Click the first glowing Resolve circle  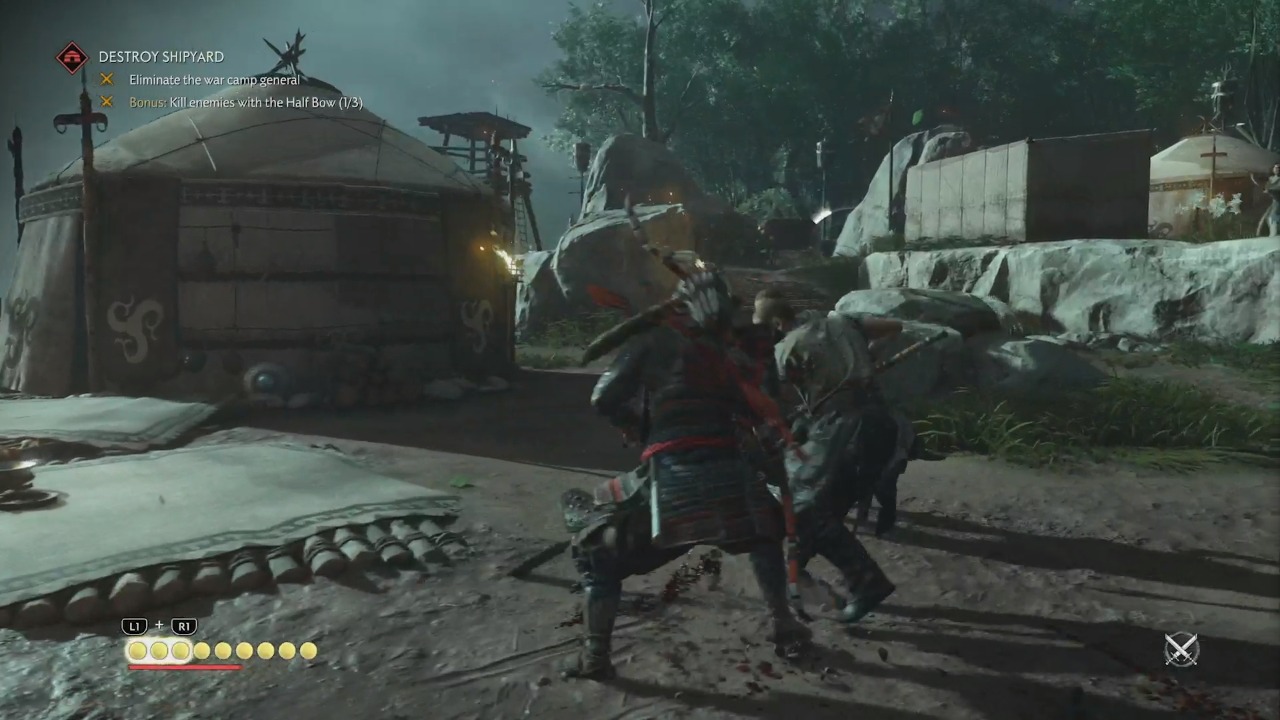click(137, 651)
